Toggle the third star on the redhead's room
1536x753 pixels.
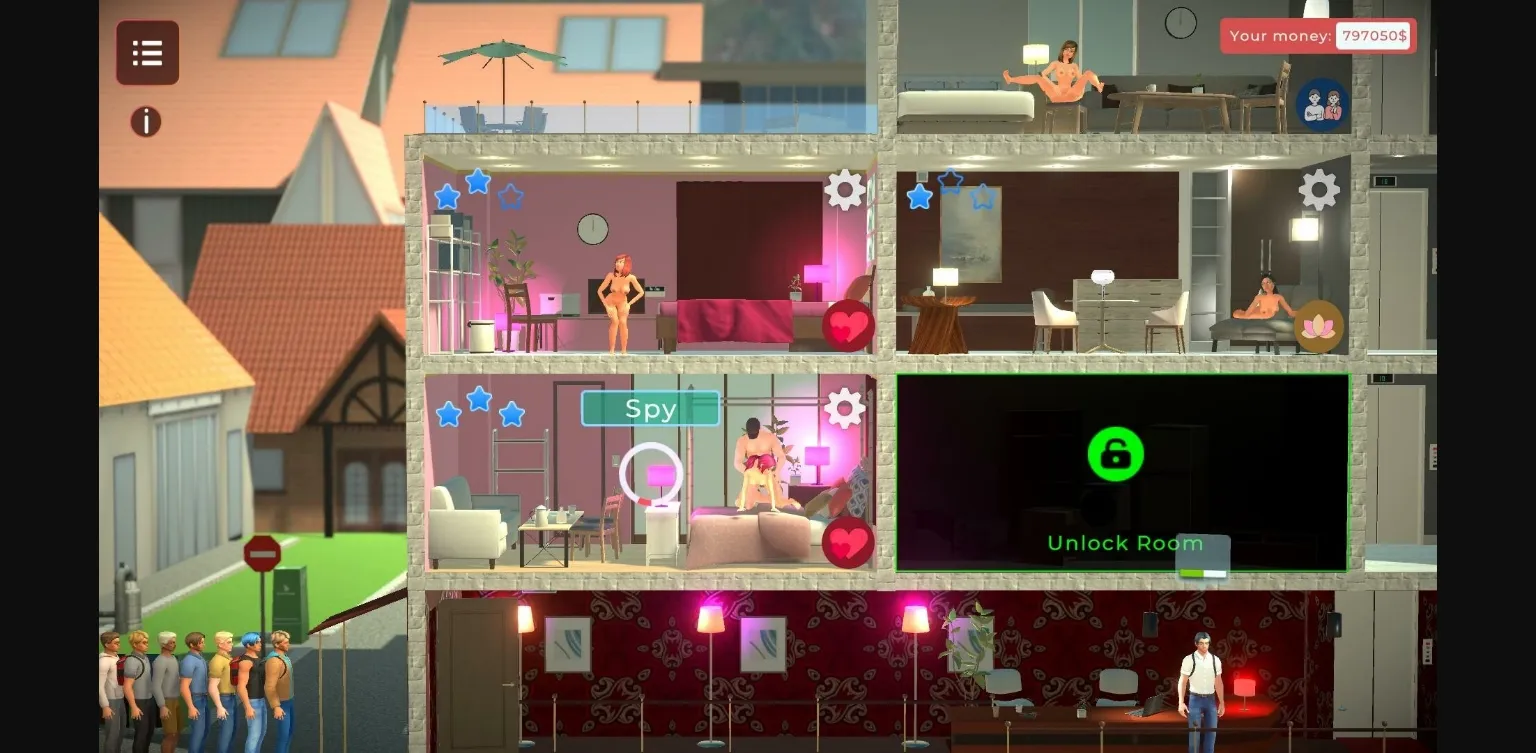click(512, 197)
